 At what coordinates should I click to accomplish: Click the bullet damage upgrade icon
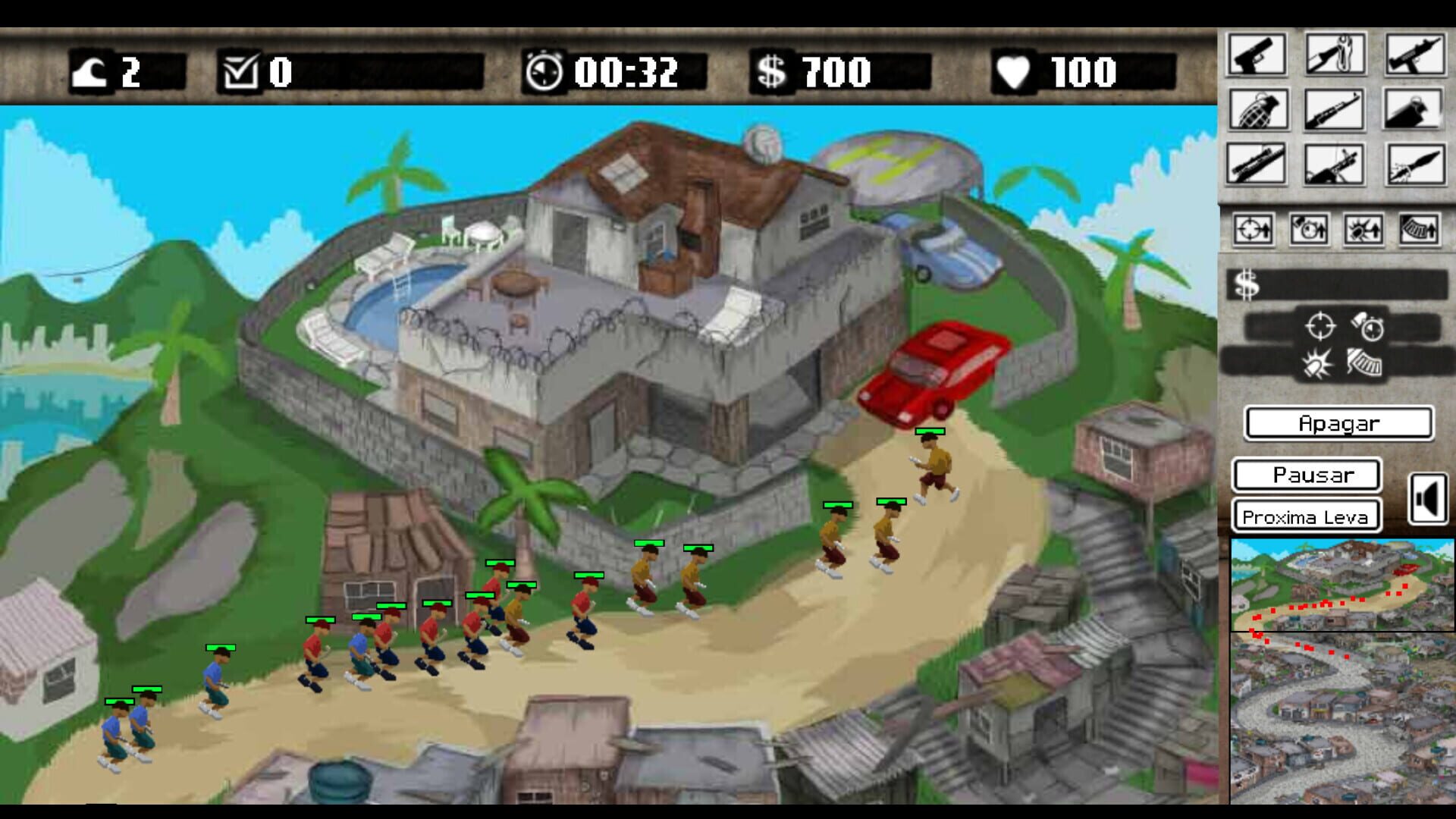tap(1363, 230)
